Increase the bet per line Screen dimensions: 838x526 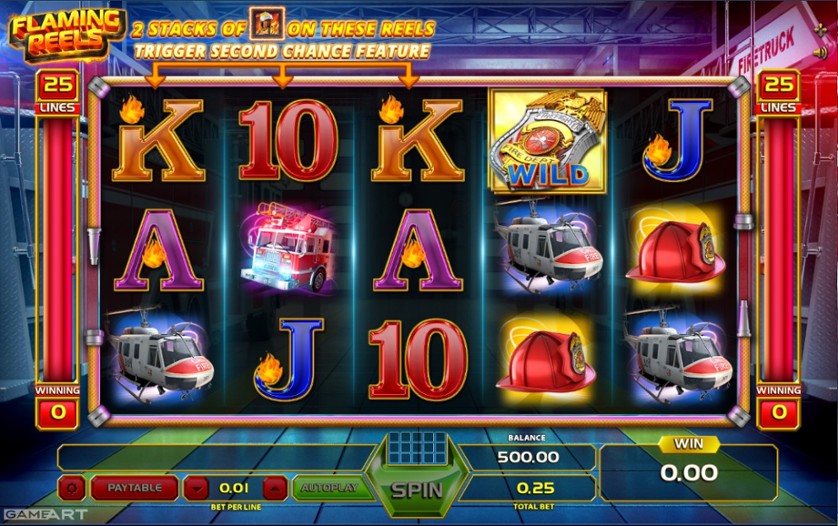[275, 488]
